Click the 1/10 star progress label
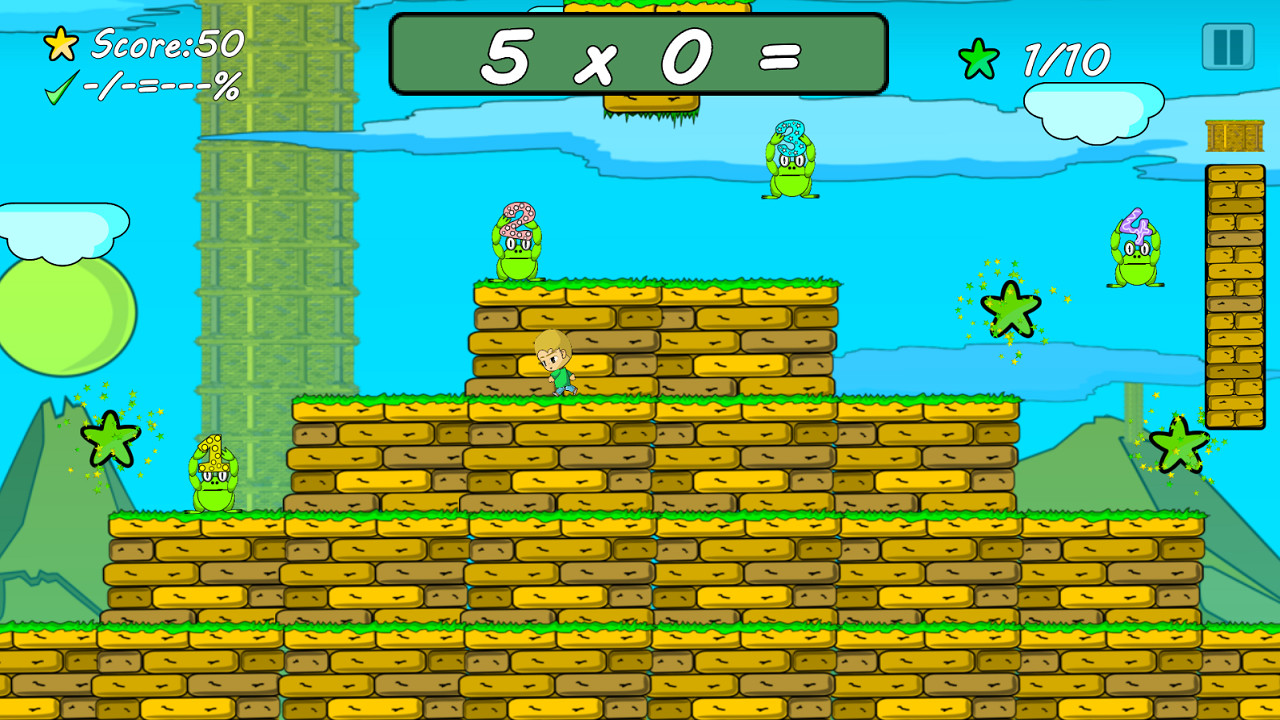 [x=1067, y=57]
